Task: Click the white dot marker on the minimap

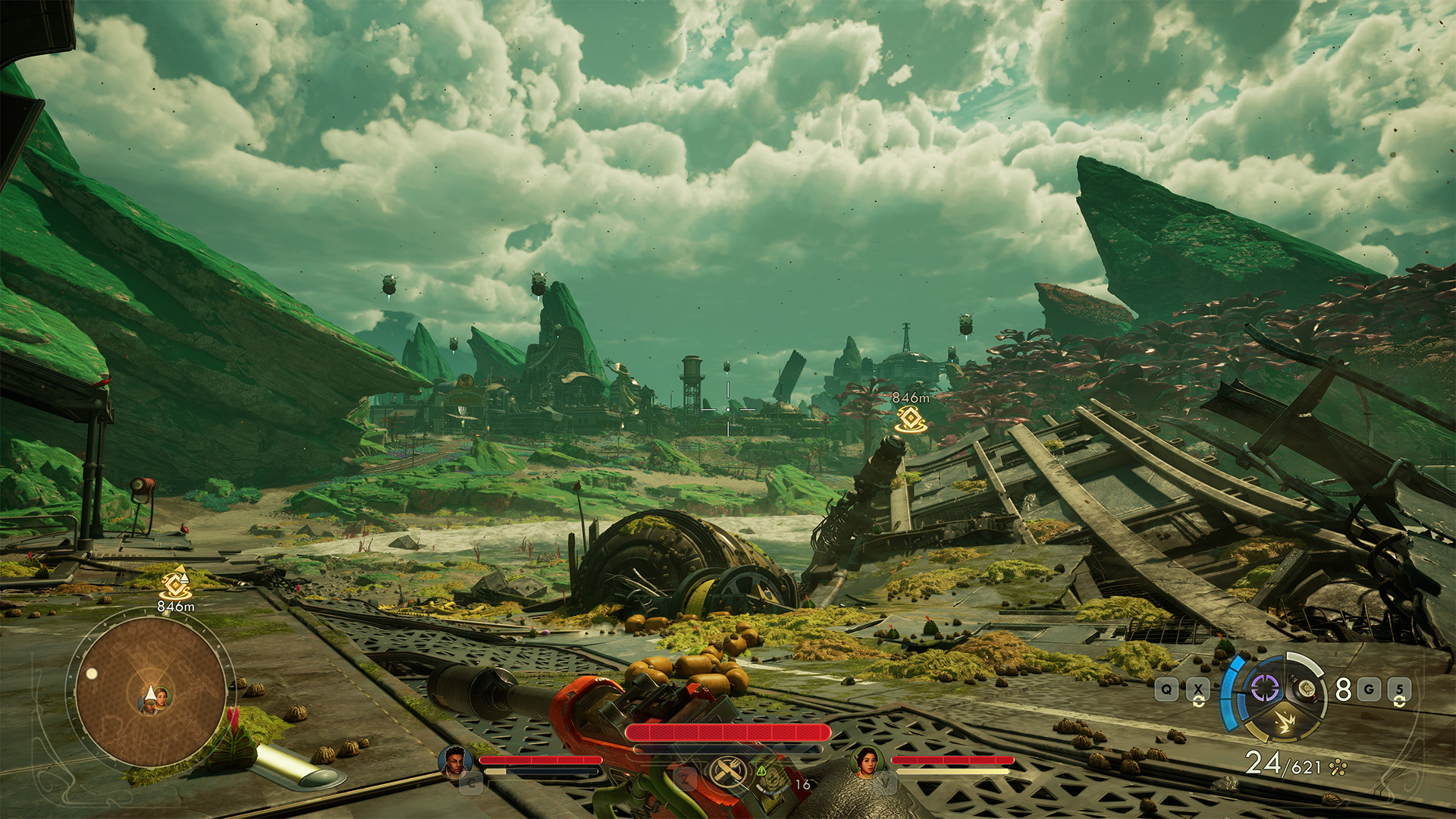Action: [x=92, y=673]
